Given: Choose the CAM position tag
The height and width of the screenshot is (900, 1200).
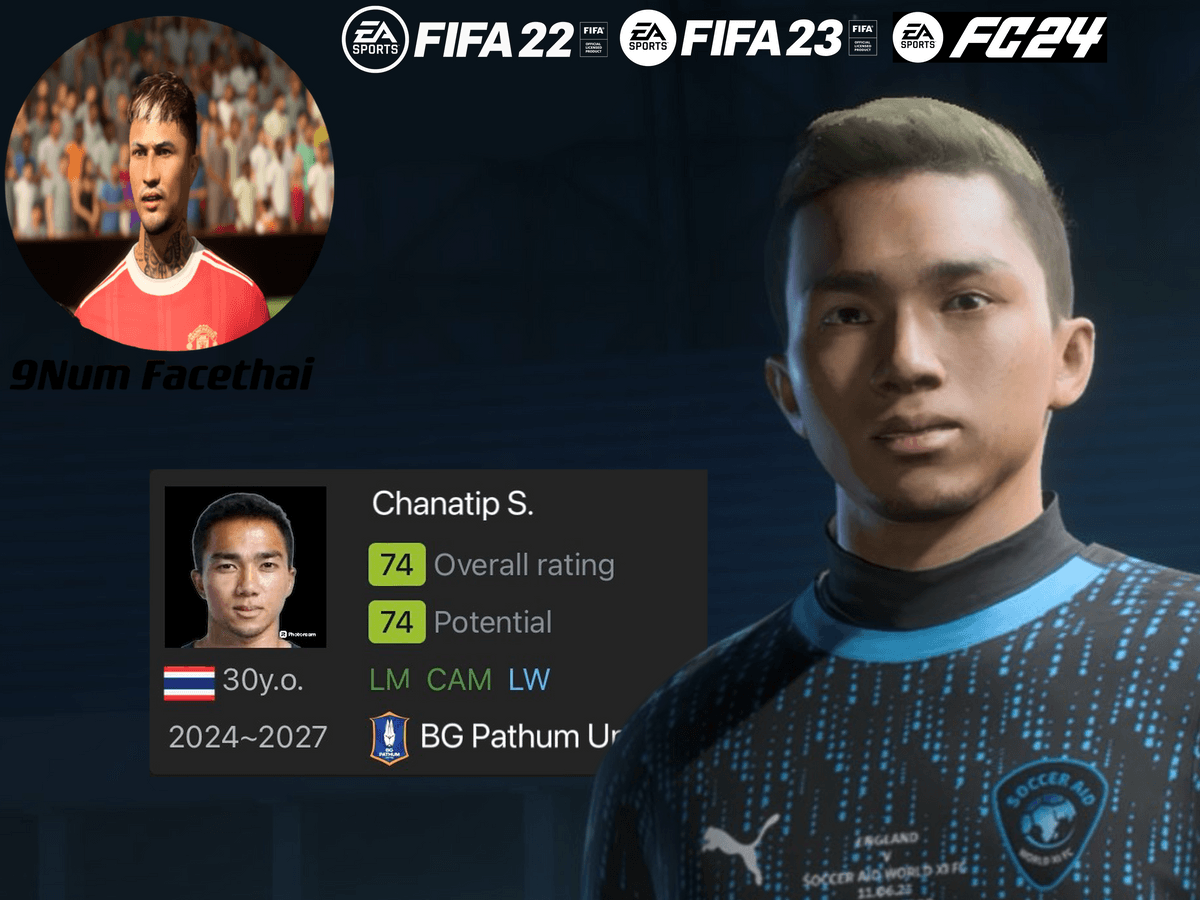Looking at the screenshot, I should click(459, 680).
